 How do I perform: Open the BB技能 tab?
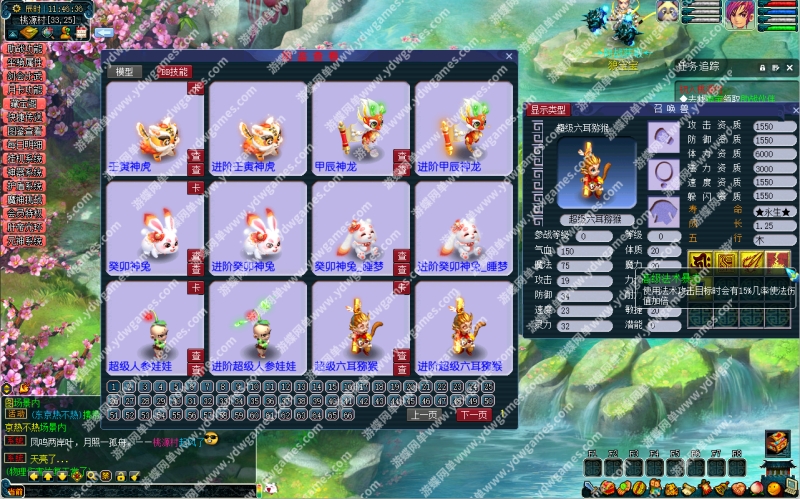pos(173,72)
